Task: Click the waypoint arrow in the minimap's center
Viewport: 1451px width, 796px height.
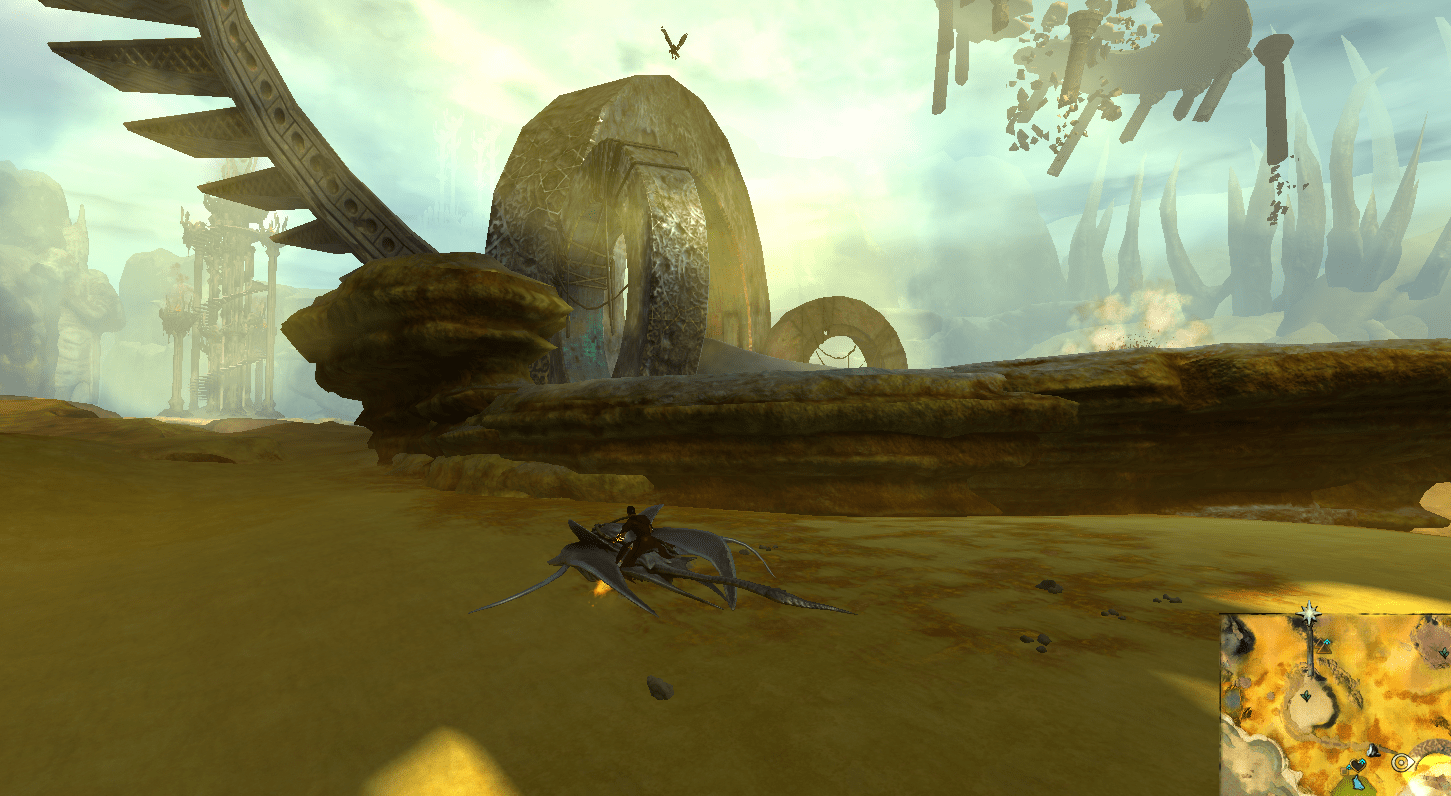Action: point(1306,695)
